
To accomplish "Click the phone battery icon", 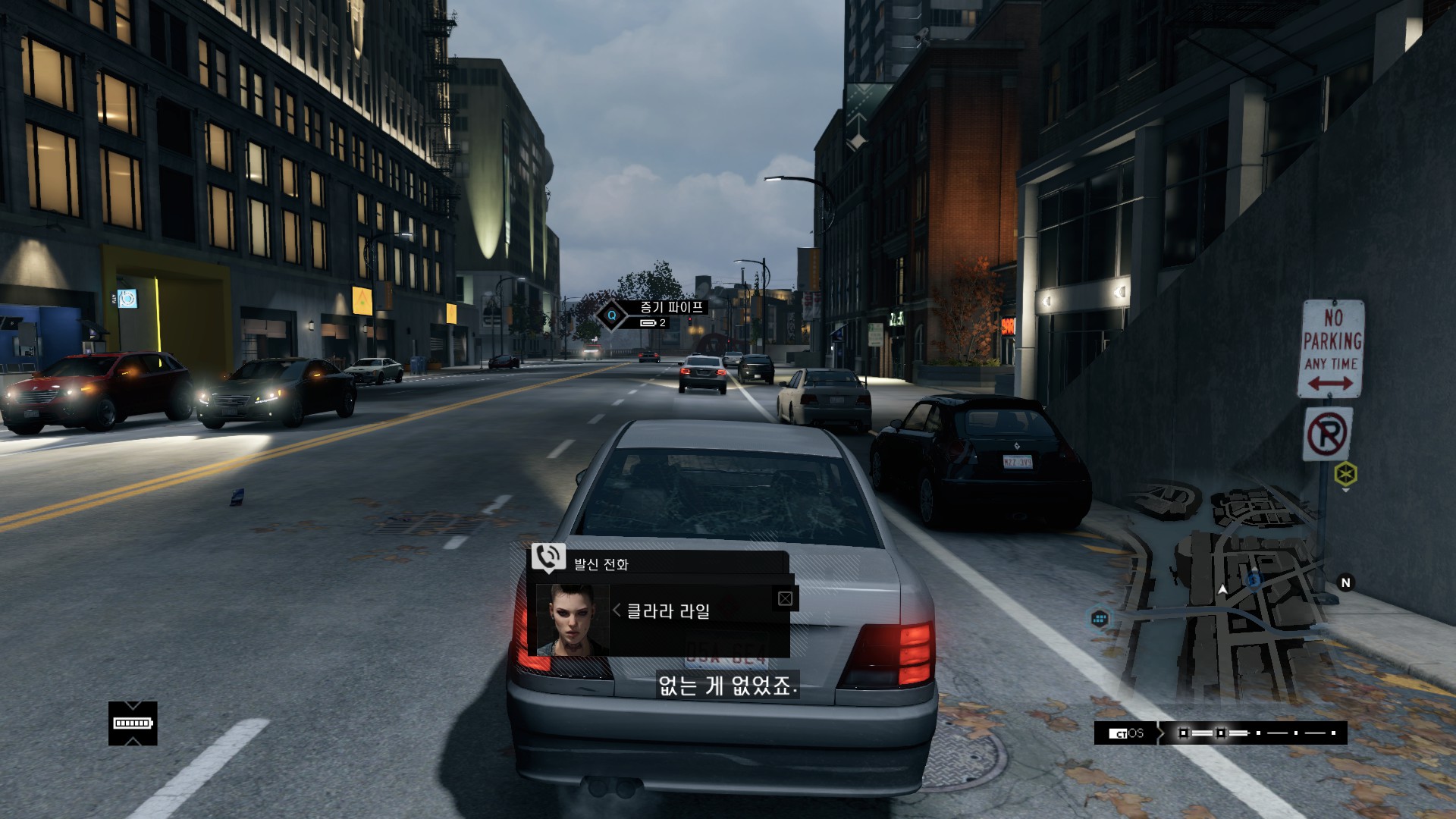I will pyautogui.click(x=133, y=723).
